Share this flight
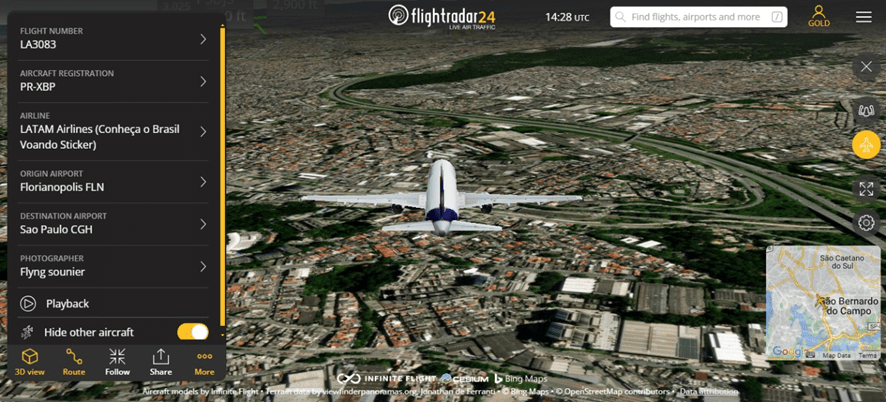The width and height of the screenshot is (886, 402). pos(161,362)
